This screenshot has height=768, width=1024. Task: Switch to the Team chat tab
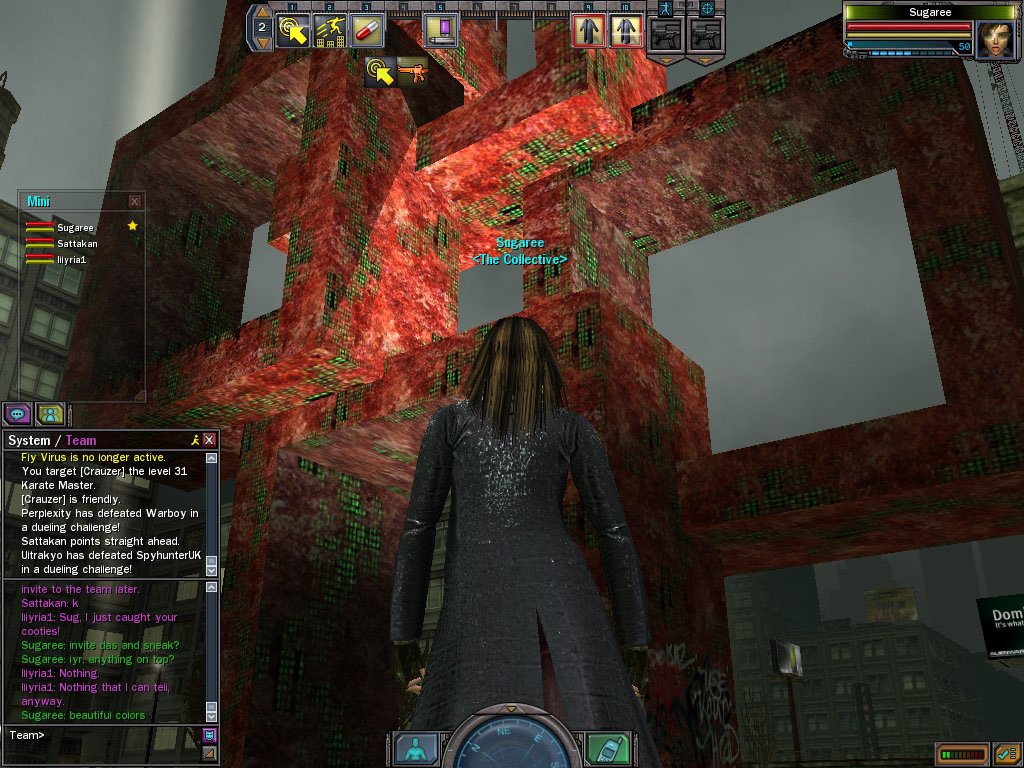81,440
